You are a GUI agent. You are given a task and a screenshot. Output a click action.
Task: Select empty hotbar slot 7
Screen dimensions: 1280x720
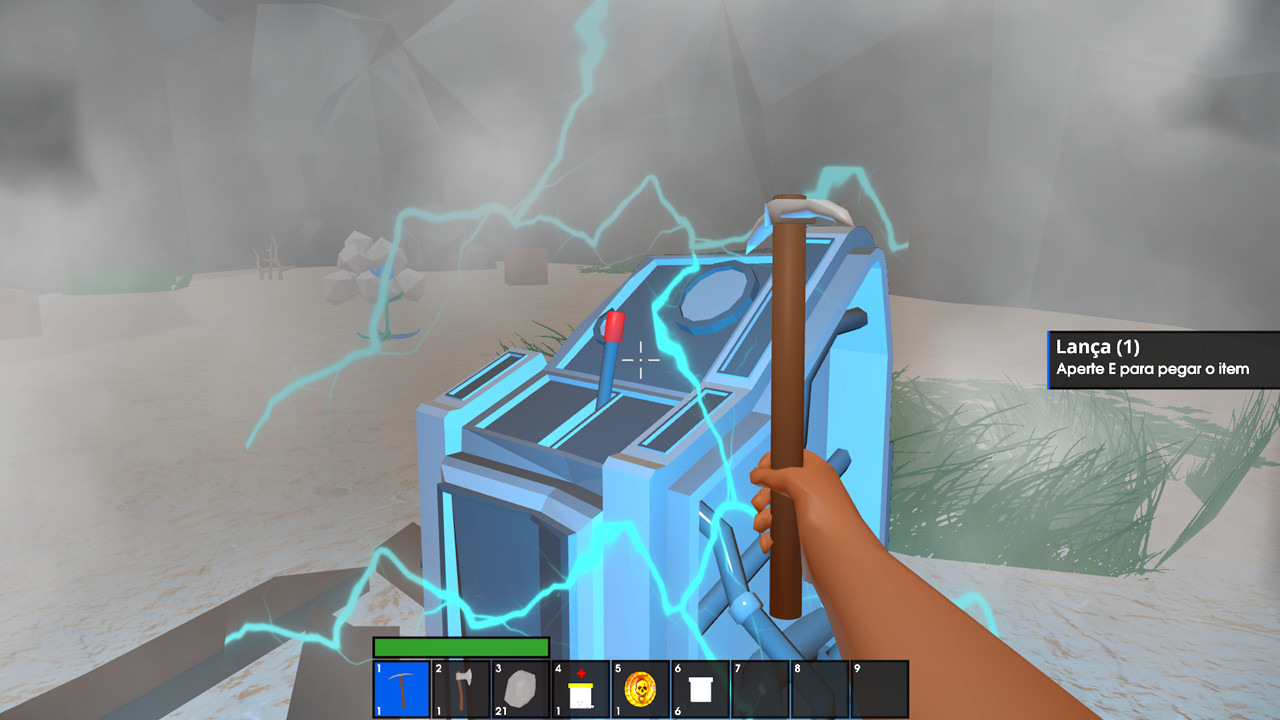761,690
